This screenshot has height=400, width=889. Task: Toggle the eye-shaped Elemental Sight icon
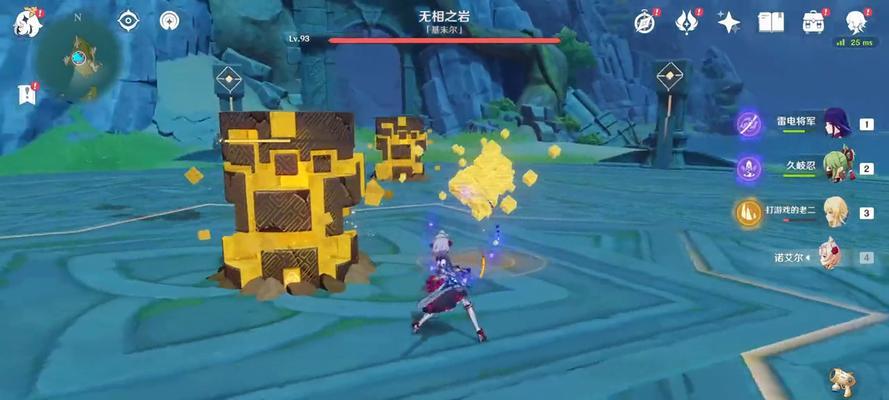(x=129, y=20)
